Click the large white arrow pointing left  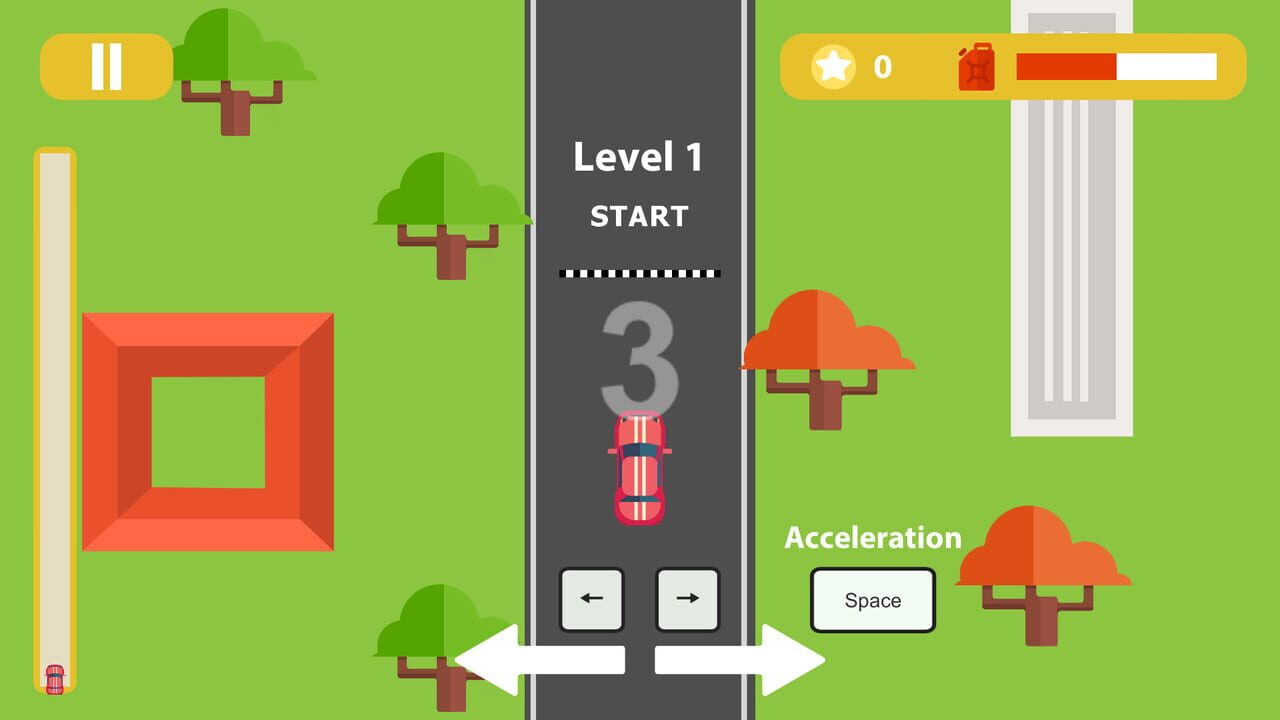[x=540, y=659]
